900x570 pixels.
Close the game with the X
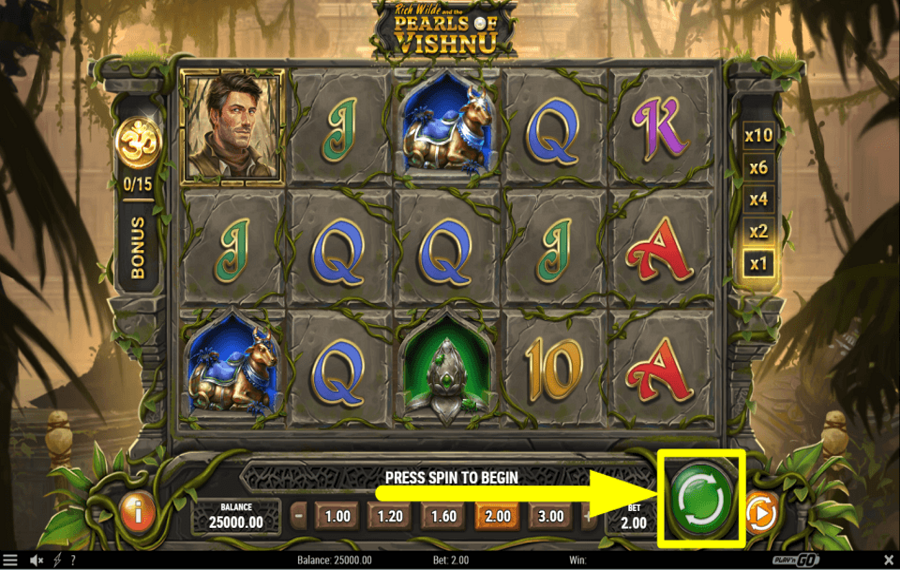(x=889, y=560)
